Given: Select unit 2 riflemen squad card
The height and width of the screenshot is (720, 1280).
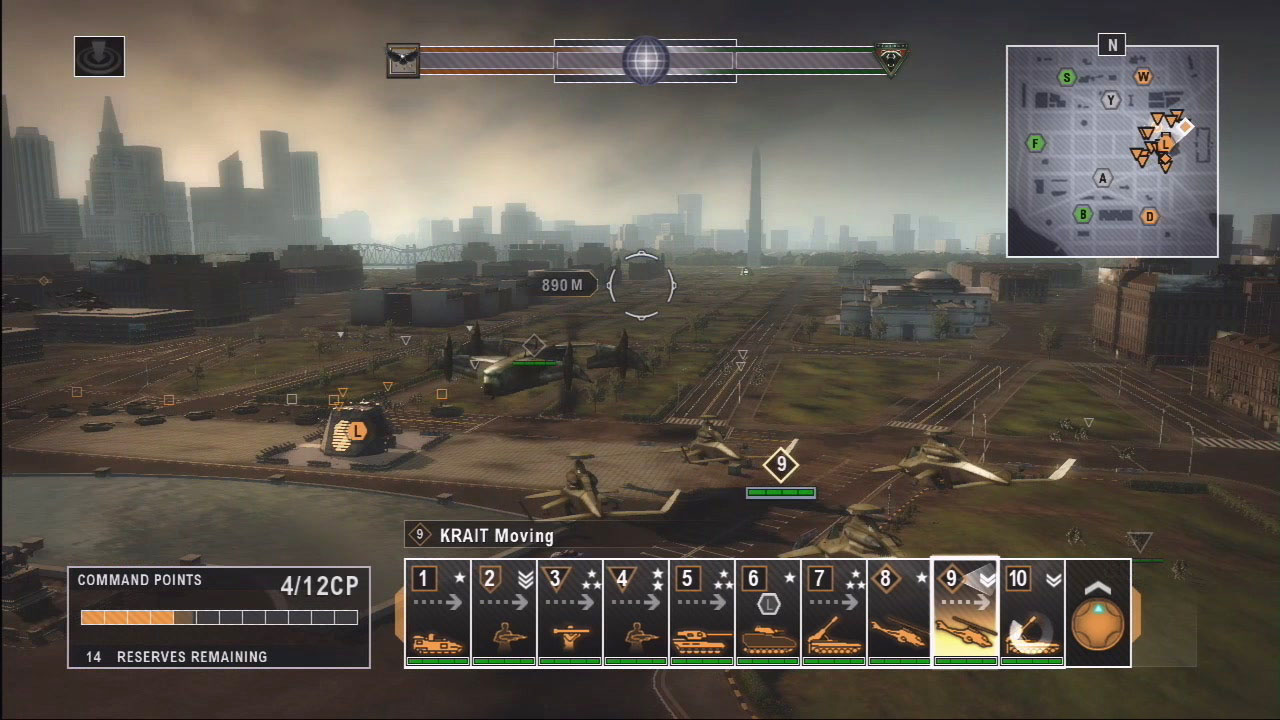Looking at the screenshot, I should click(504, 612).
